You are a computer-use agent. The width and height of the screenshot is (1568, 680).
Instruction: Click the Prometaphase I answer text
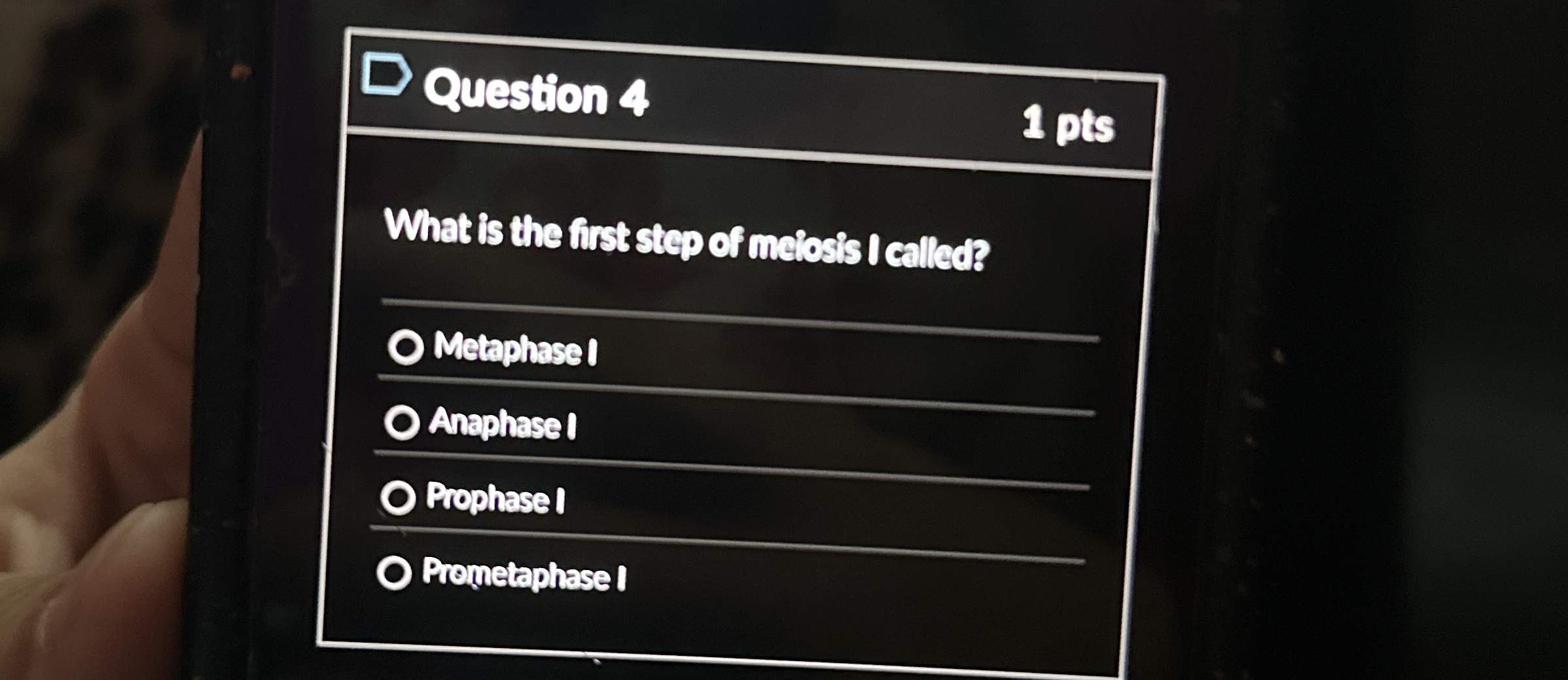(524, 578)
